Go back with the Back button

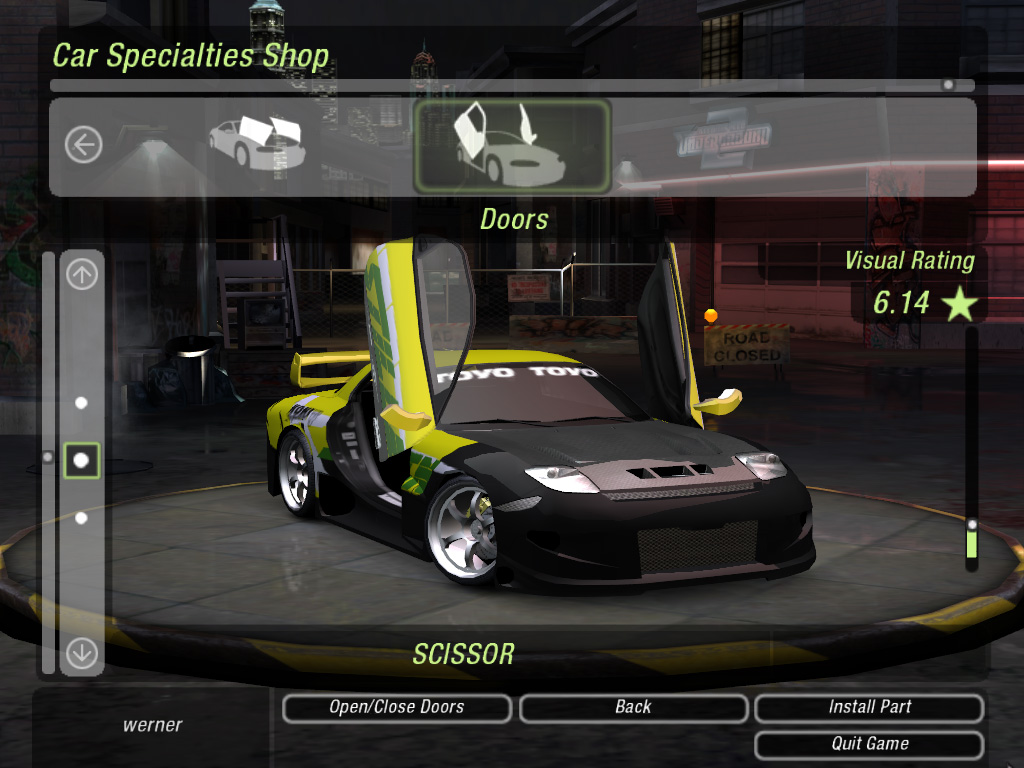pyautogui.click(x=633, y=708)
